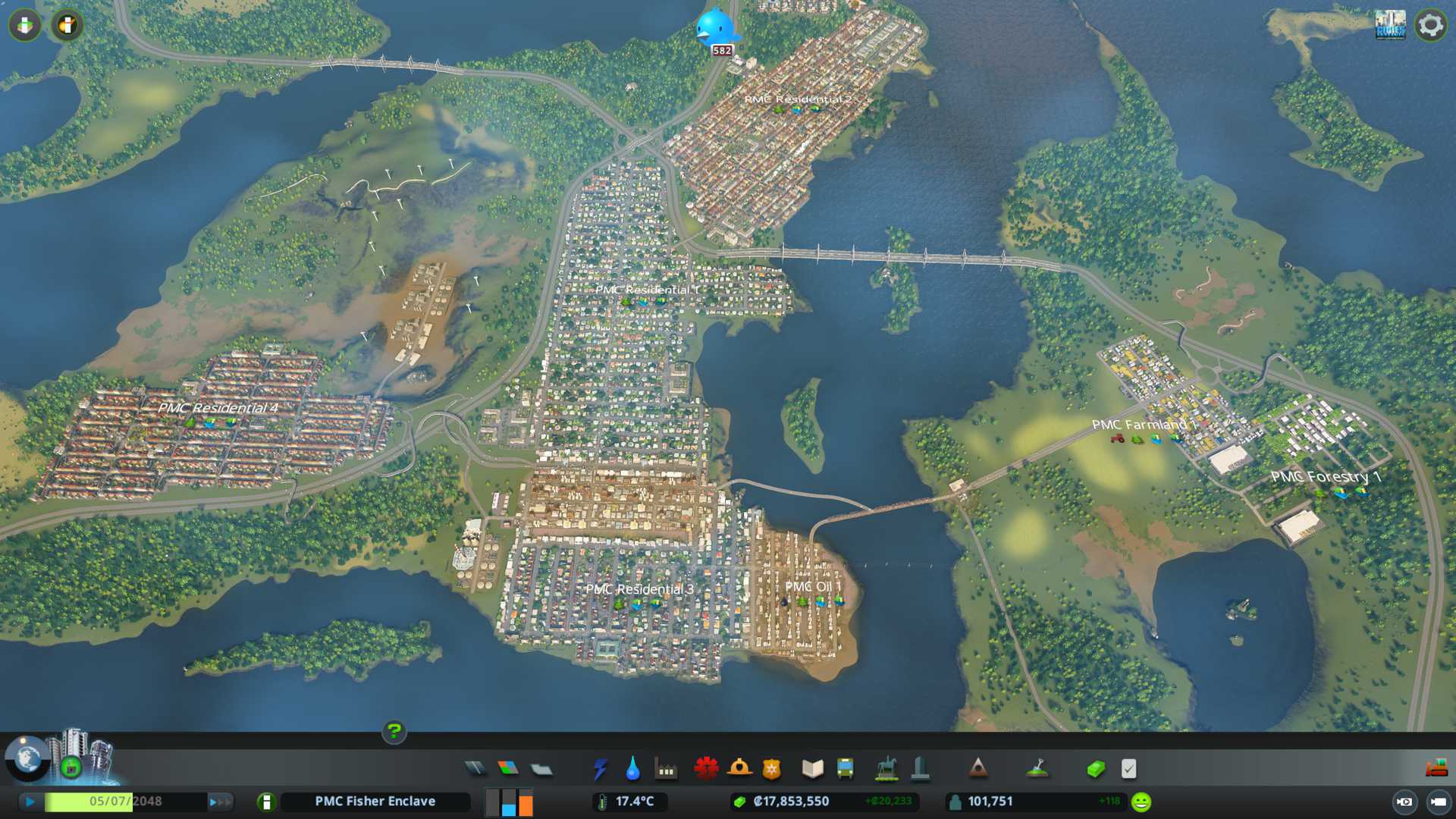Viewport: 1456px width, 819px height.
Task: Open the gear options menu
Action: (x=1430, y=25)
